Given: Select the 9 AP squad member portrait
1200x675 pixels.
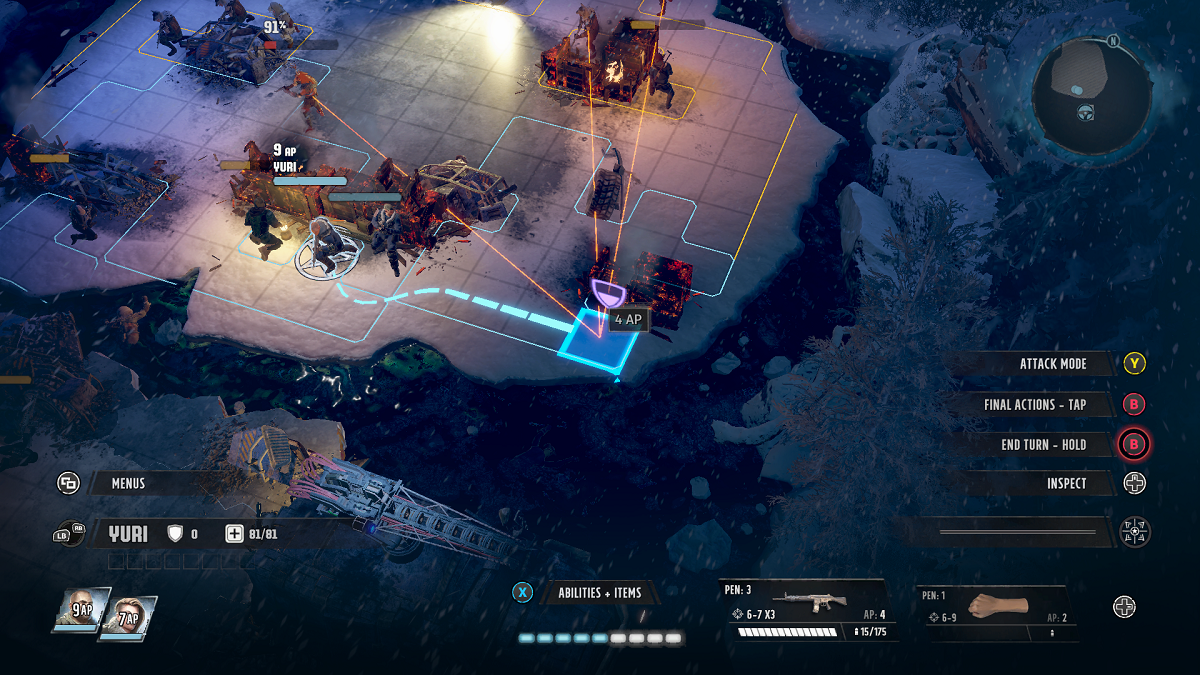Looking at the screenshot, I should pos(80,609).
